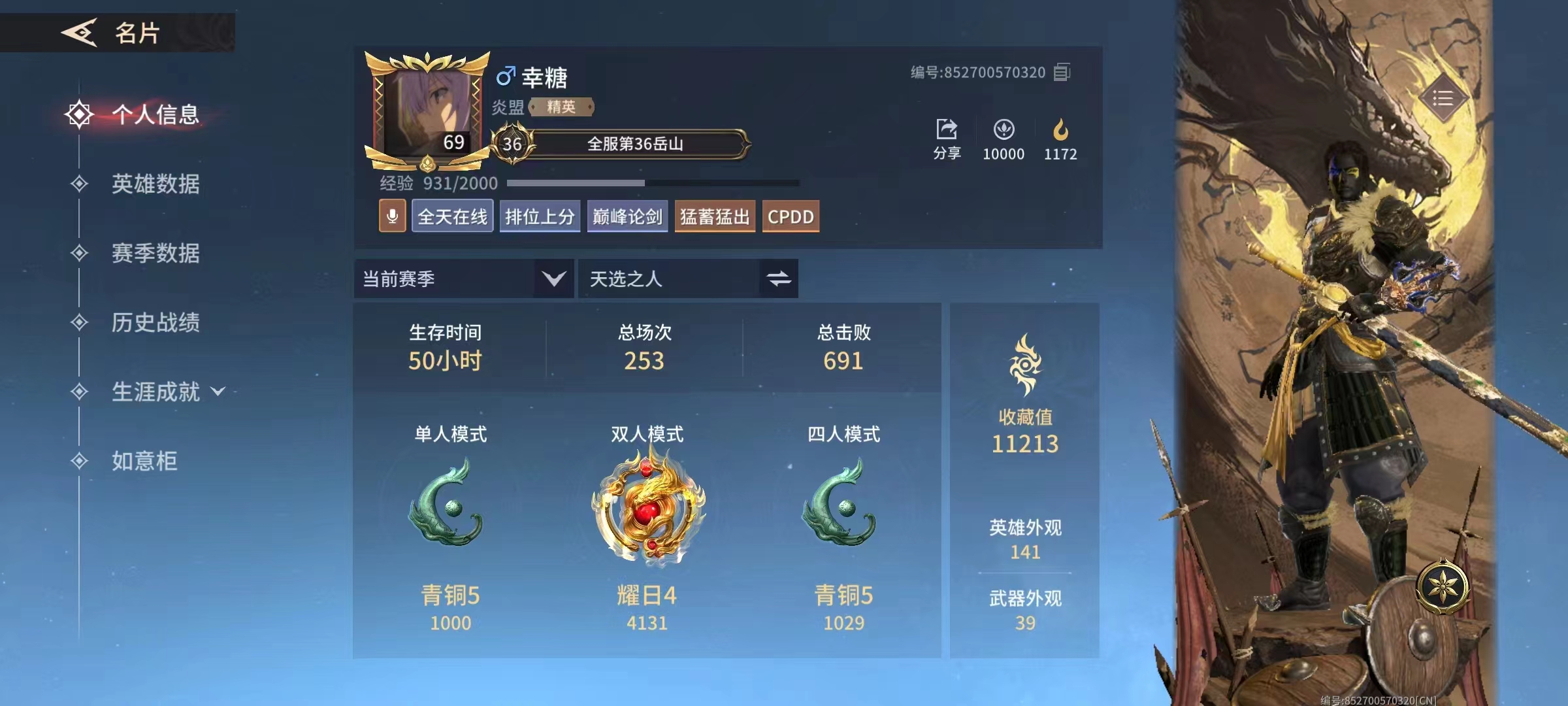
Task: Toggle the 全天在线 profile tag
Action: click(452, 216)
